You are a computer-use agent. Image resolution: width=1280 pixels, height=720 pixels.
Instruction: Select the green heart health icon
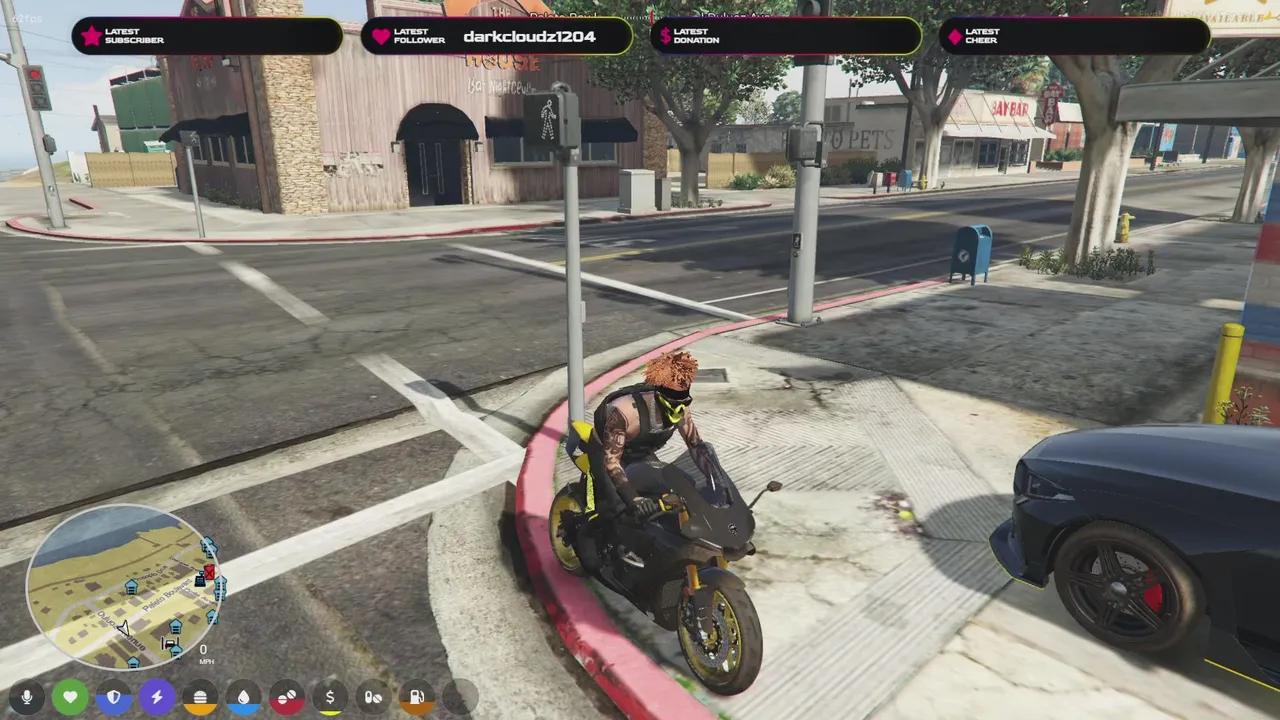click(70, 697)
